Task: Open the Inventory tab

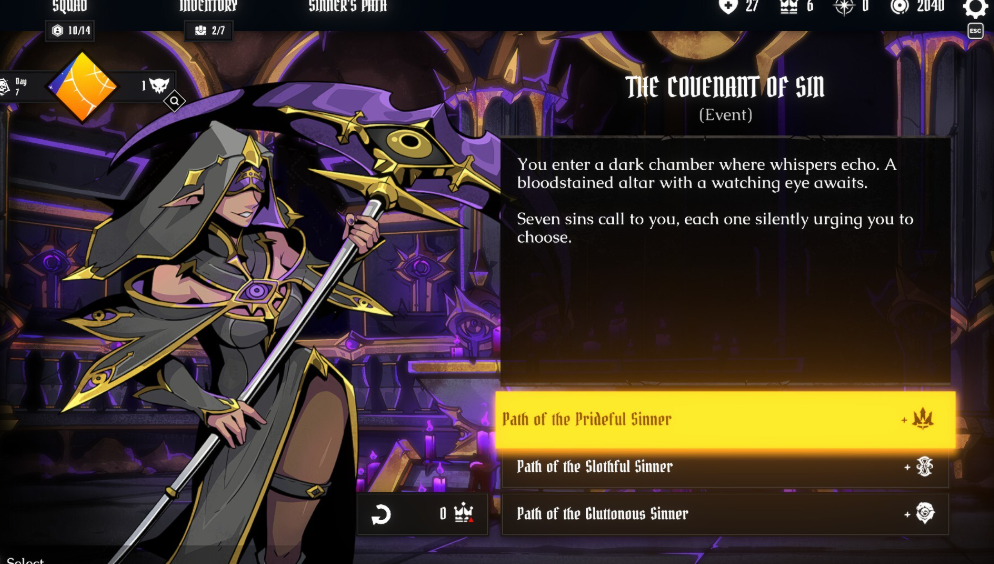Action: click(x=208, y=8)
